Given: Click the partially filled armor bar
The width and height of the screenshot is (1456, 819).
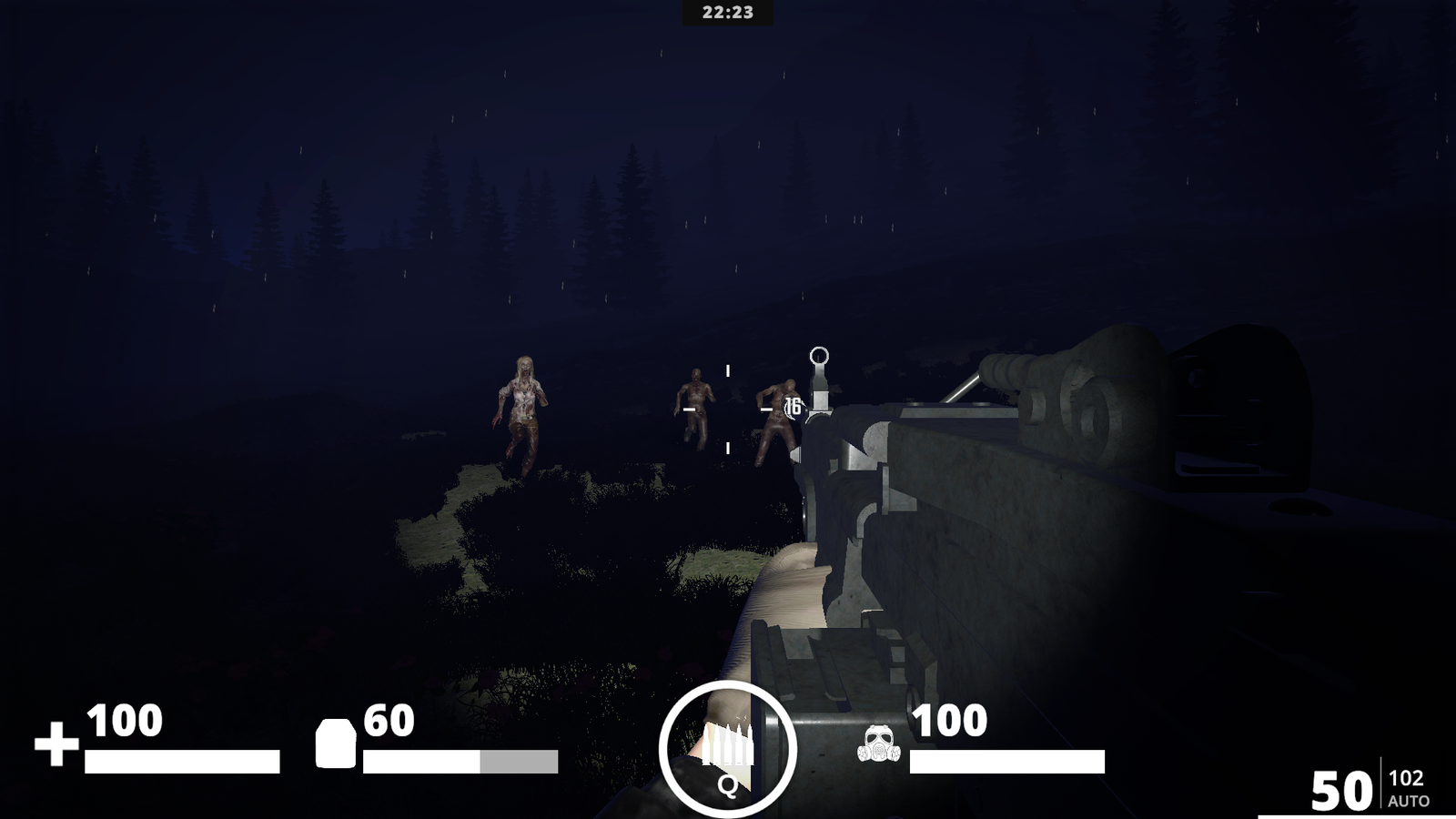Looking at the screenshot, I should tap(460, 759).
